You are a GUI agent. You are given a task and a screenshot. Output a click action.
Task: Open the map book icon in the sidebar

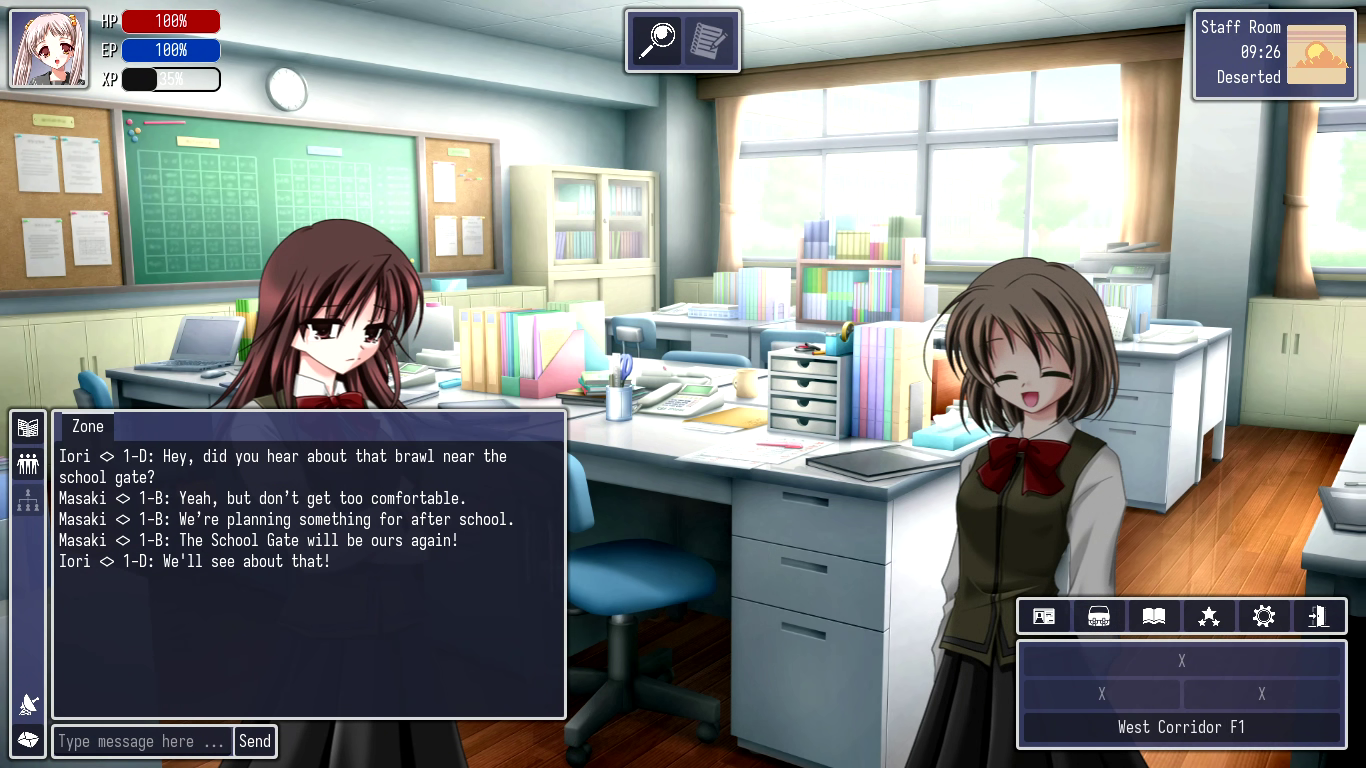coord(28,426)
